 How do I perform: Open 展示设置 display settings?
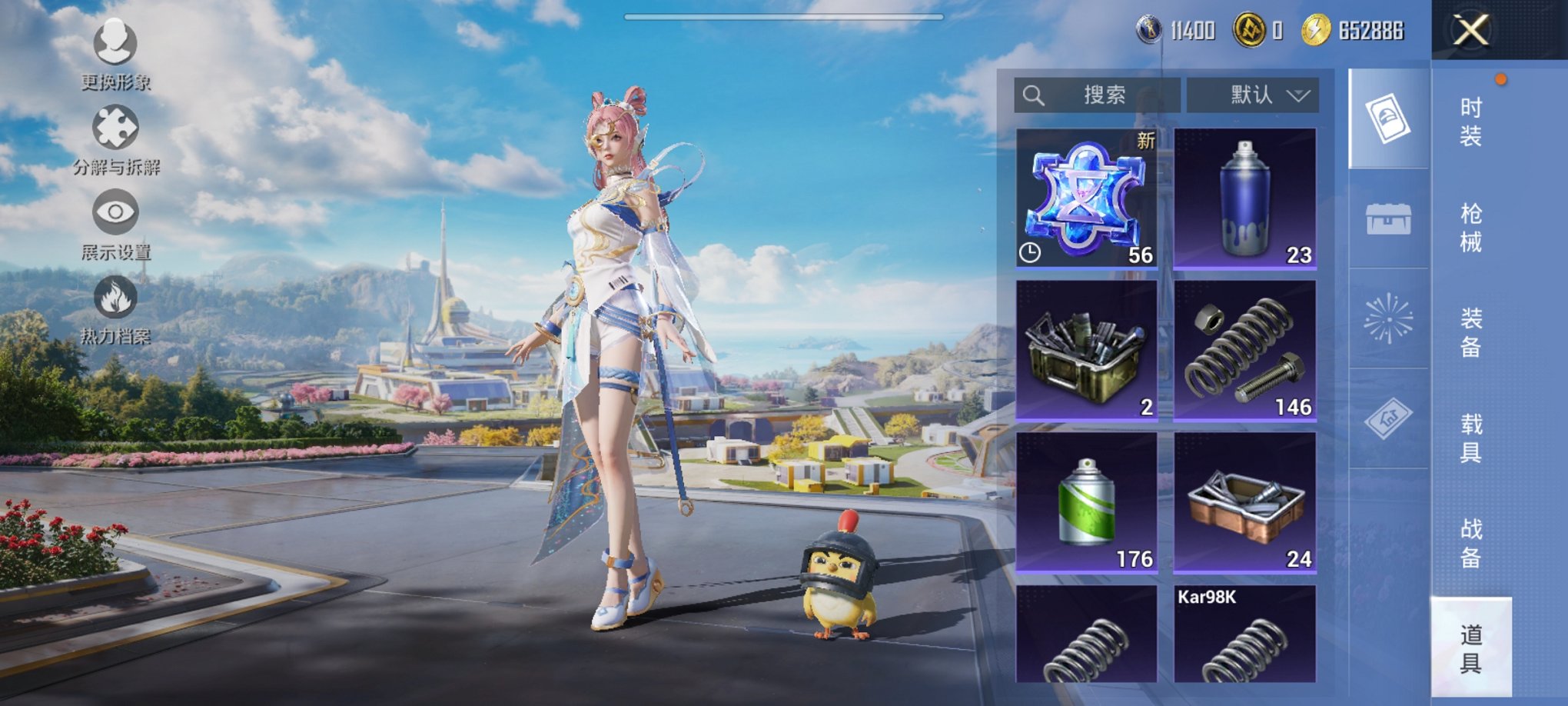115,223
